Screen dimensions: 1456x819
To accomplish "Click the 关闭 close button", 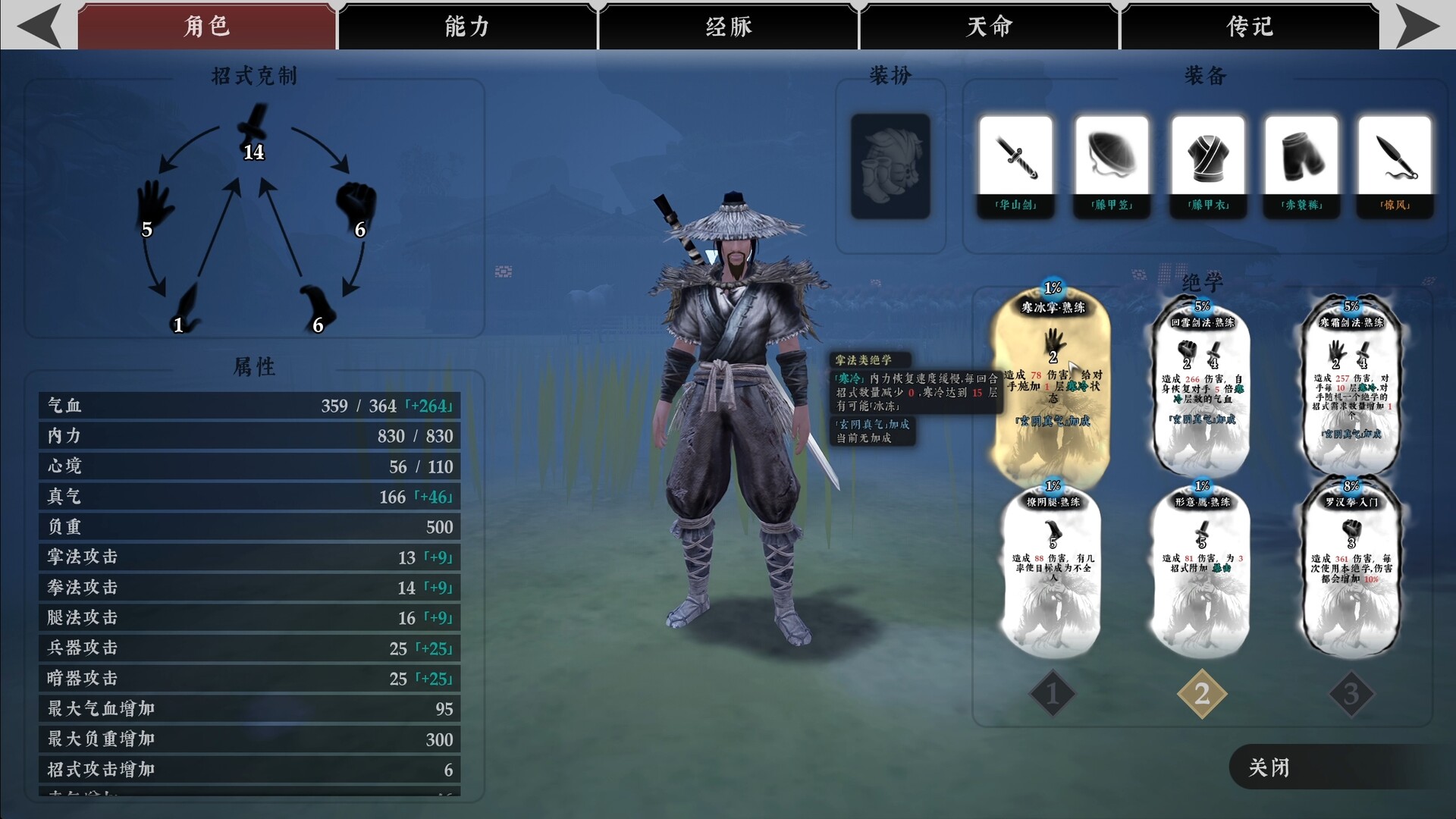I will pos(1269,768).
